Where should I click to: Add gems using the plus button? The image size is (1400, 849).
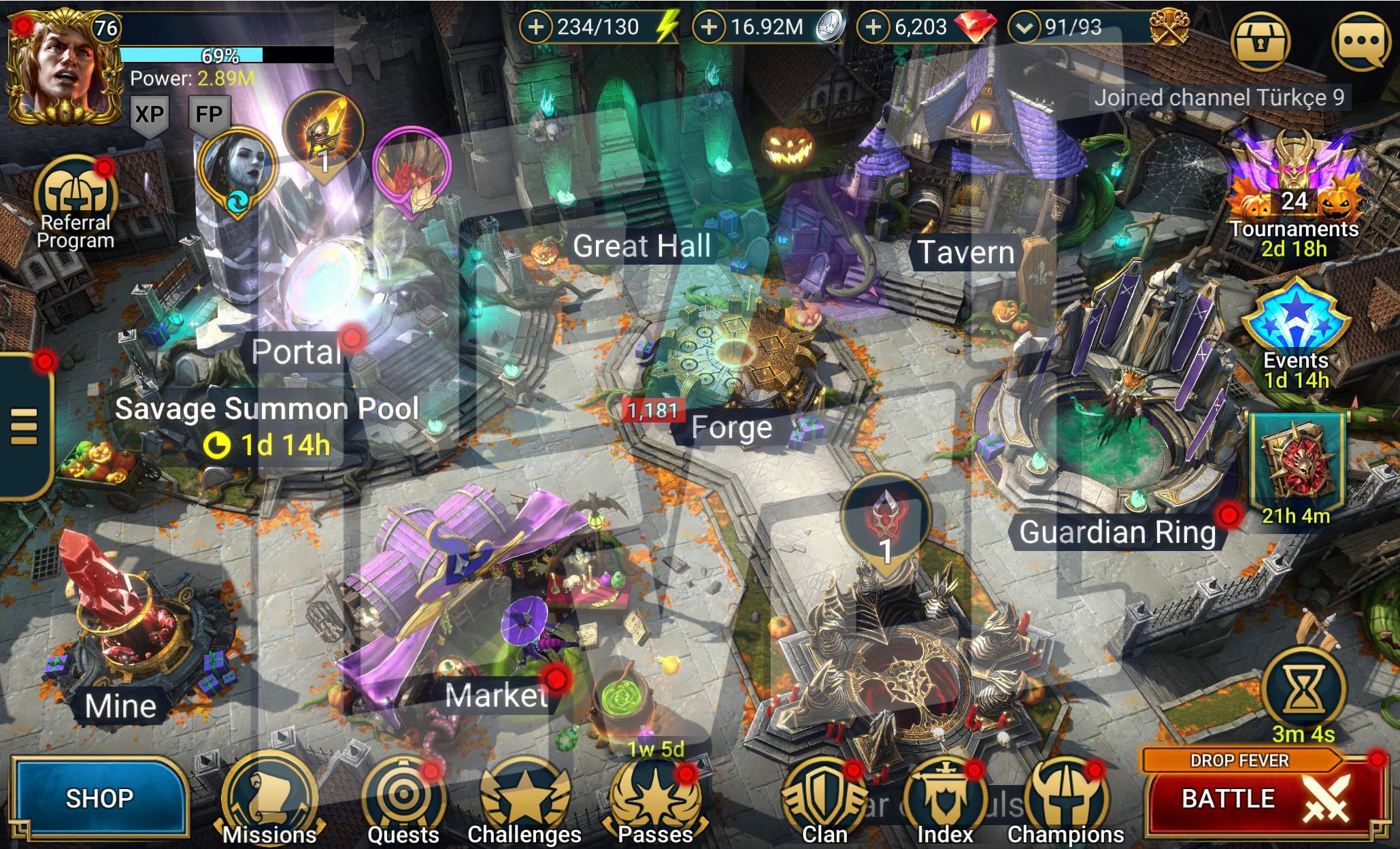(x=873, y=27)
